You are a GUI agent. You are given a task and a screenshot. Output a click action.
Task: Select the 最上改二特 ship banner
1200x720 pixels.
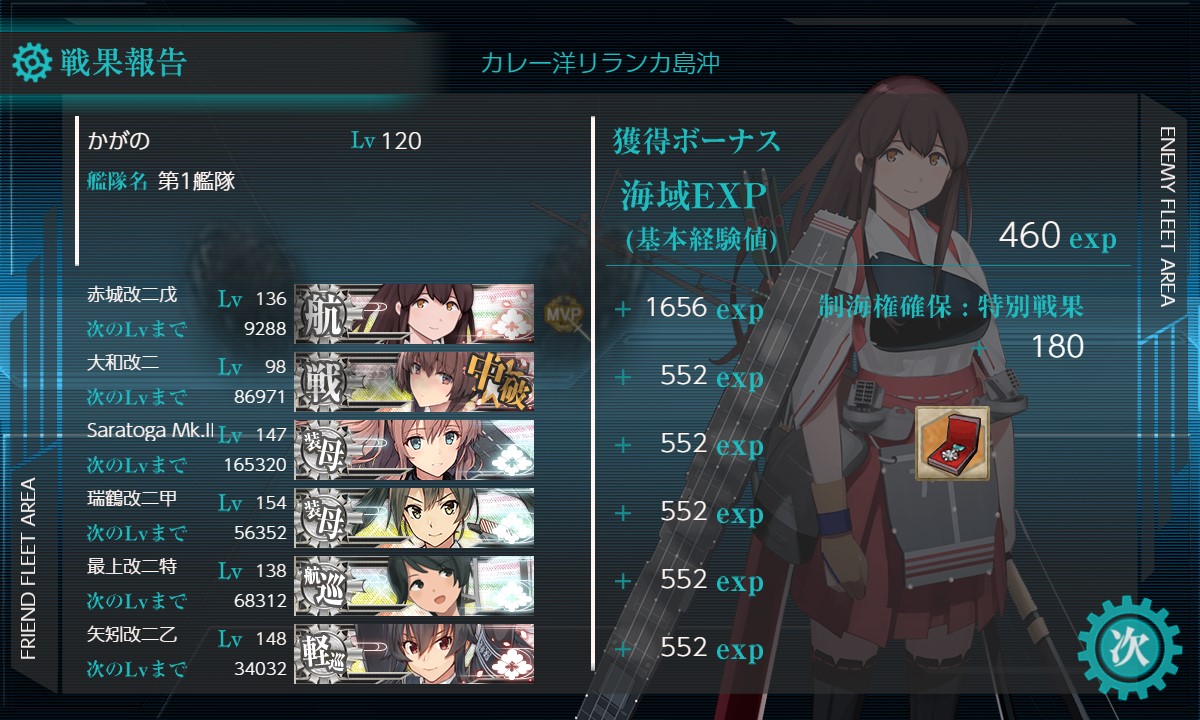pyautogui.click(x=414, y=585)
